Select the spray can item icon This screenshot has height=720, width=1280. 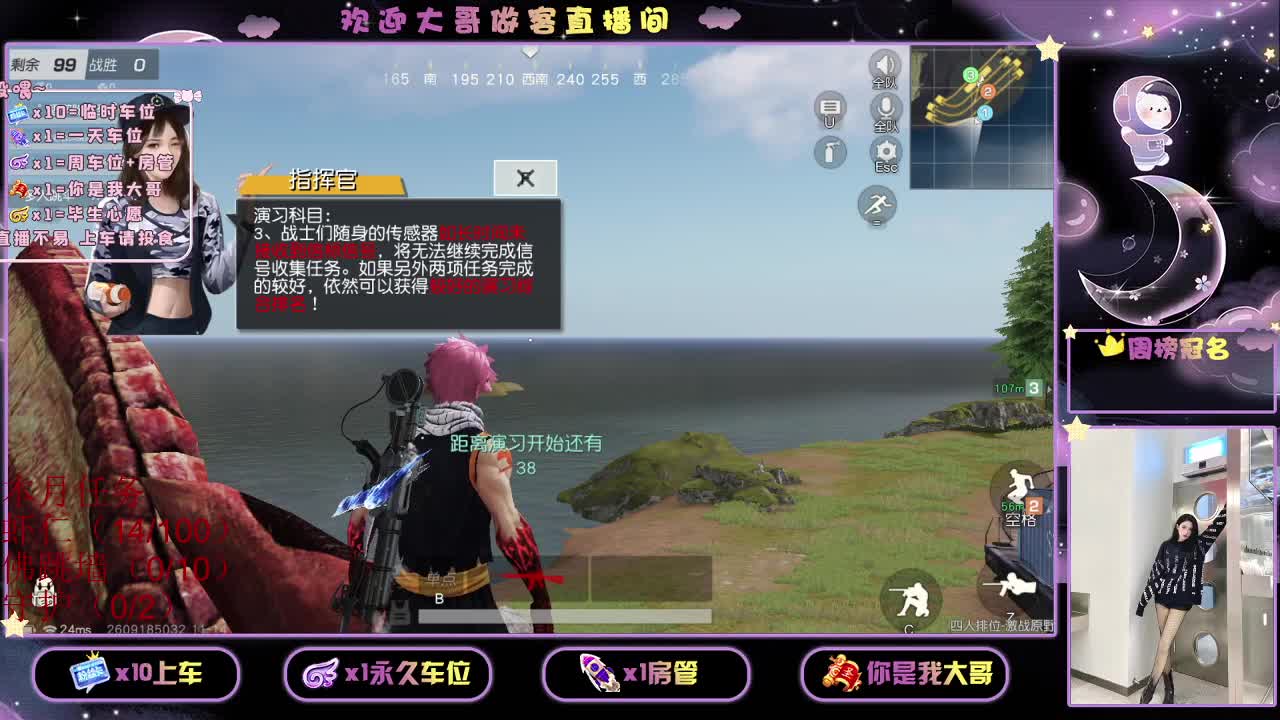pos(829,153)
